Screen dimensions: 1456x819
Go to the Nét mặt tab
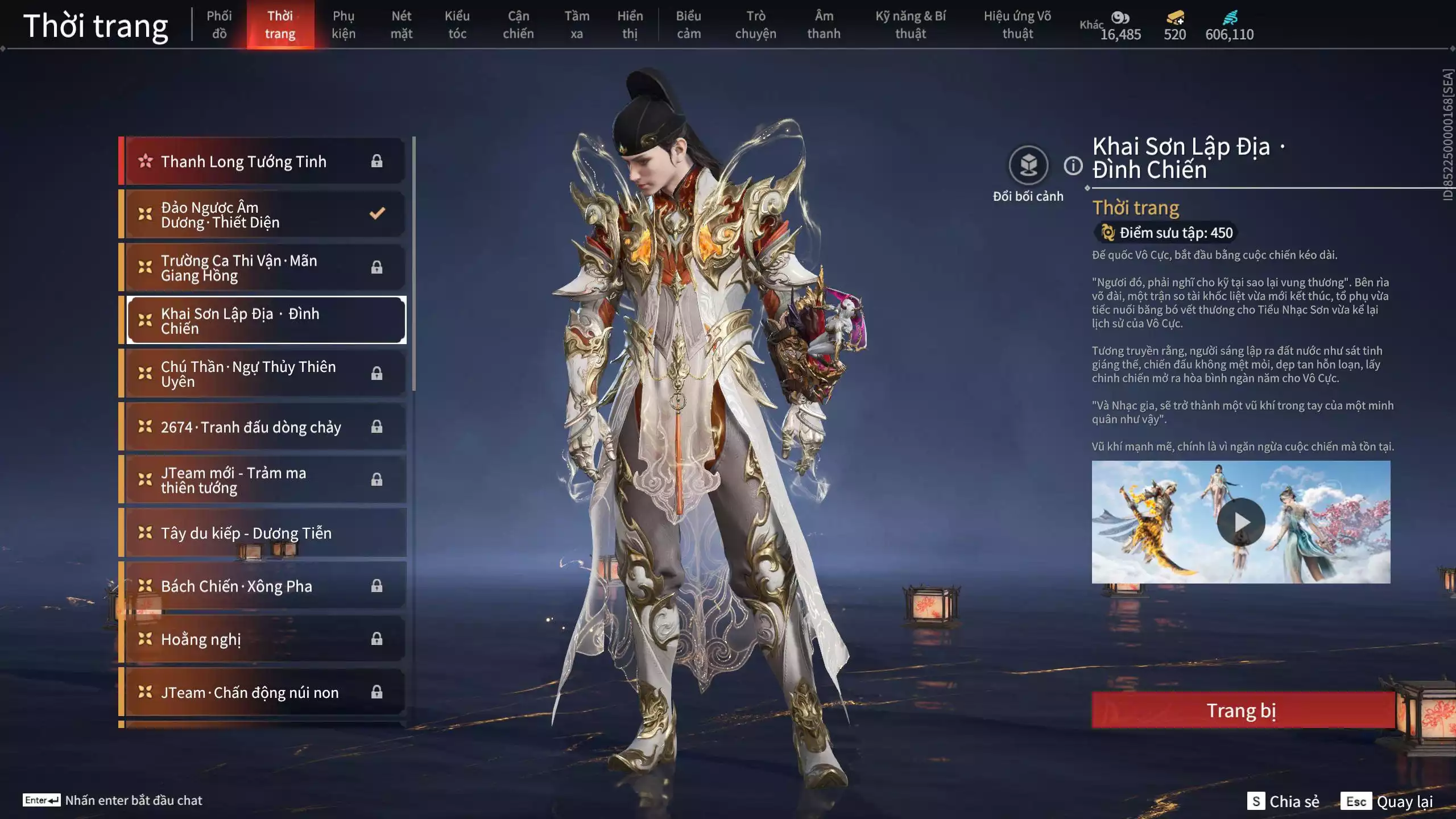click(401, 25)
